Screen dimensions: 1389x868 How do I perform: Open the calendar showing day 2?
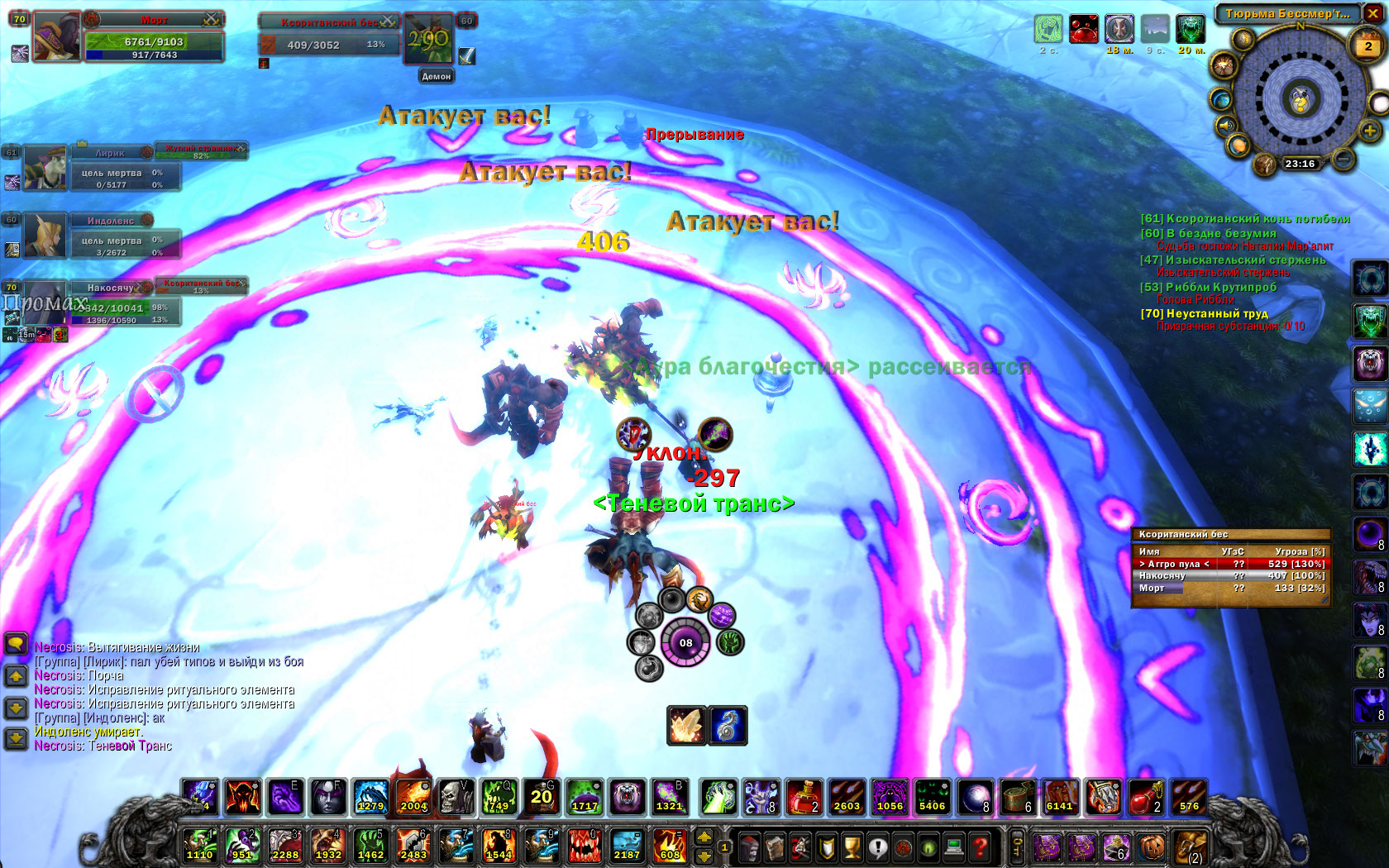pos(1368,46)
